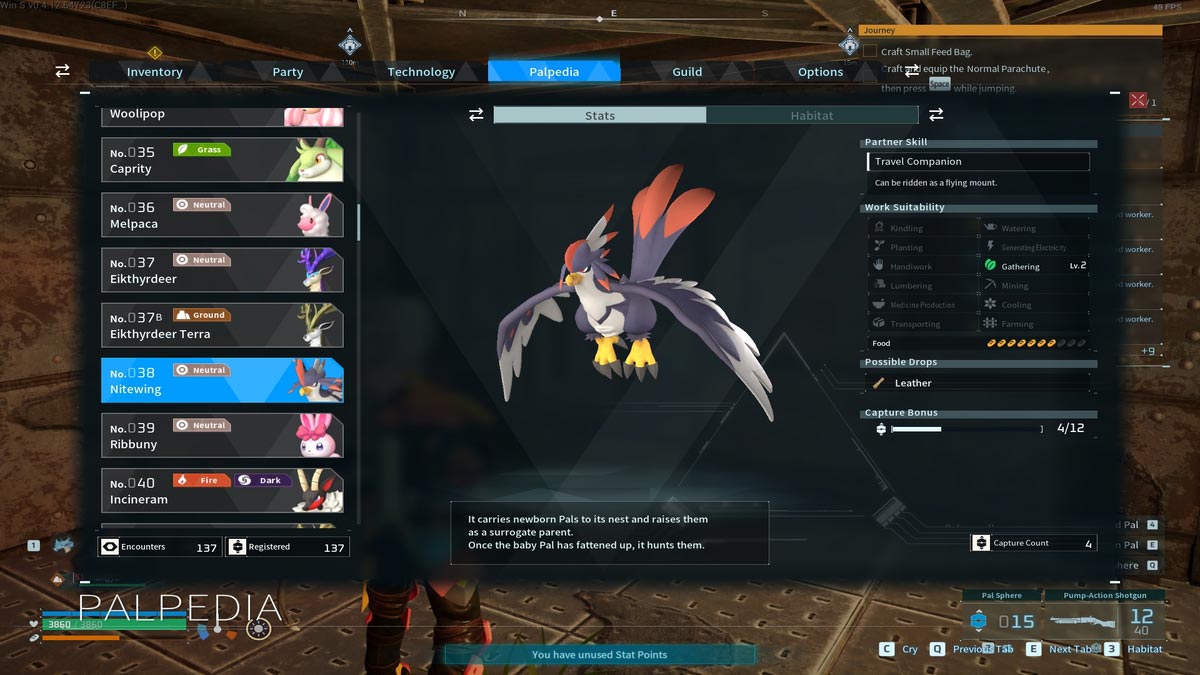Open the Technology tab
1200x675 pixels.
[421, 72]
